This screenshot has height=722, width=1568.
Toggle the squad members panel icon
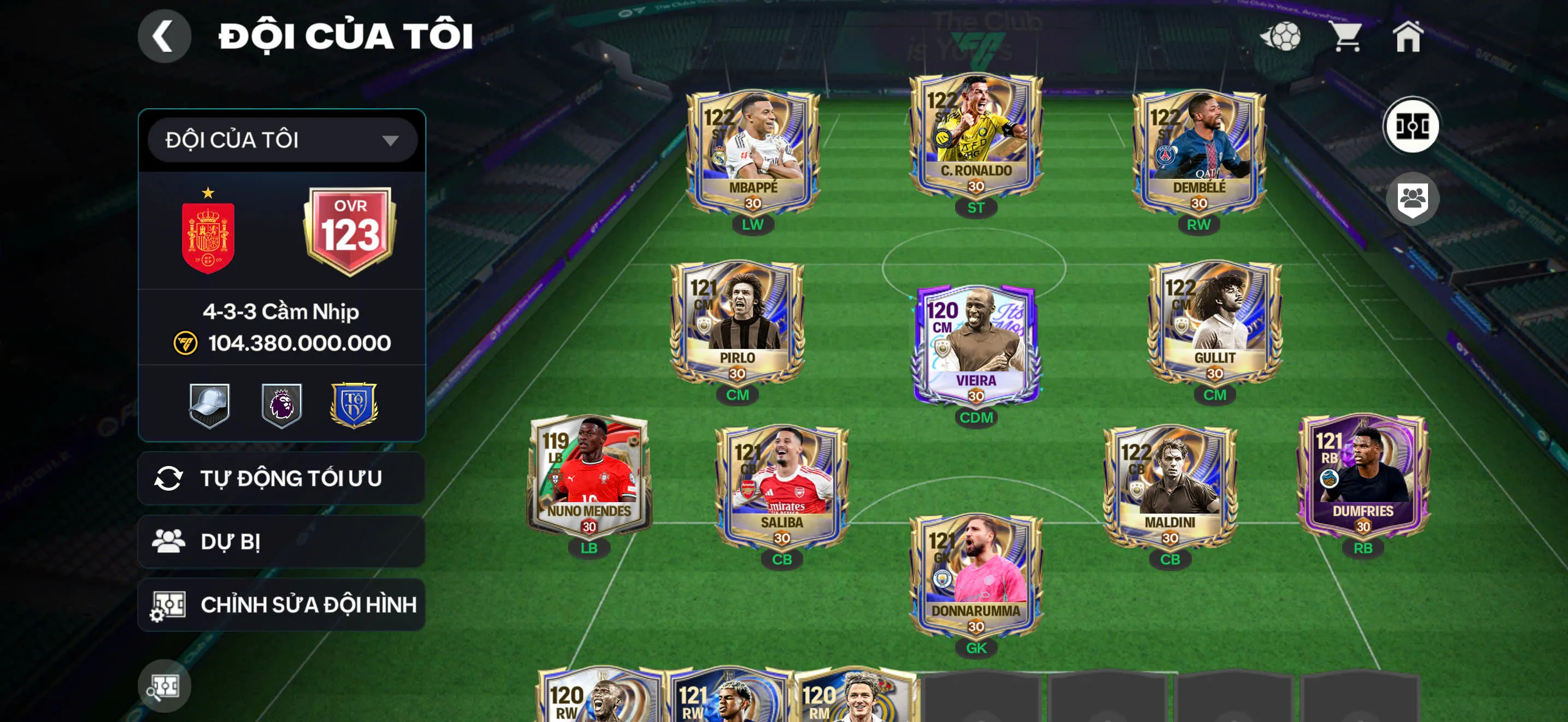click(x=1412, y=199)
